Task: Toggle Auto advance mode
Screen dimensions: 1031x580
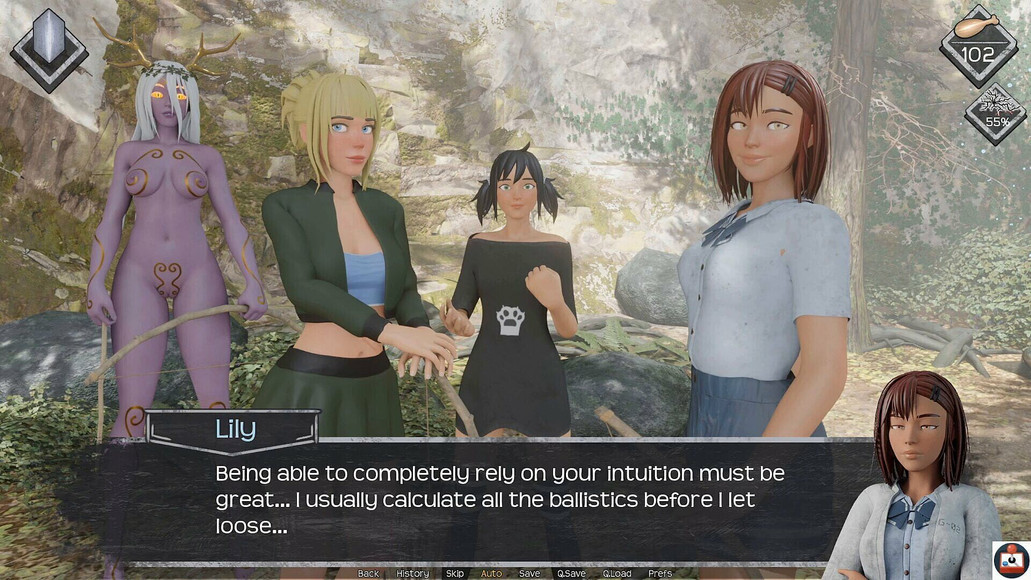Action: click(491, 574)
